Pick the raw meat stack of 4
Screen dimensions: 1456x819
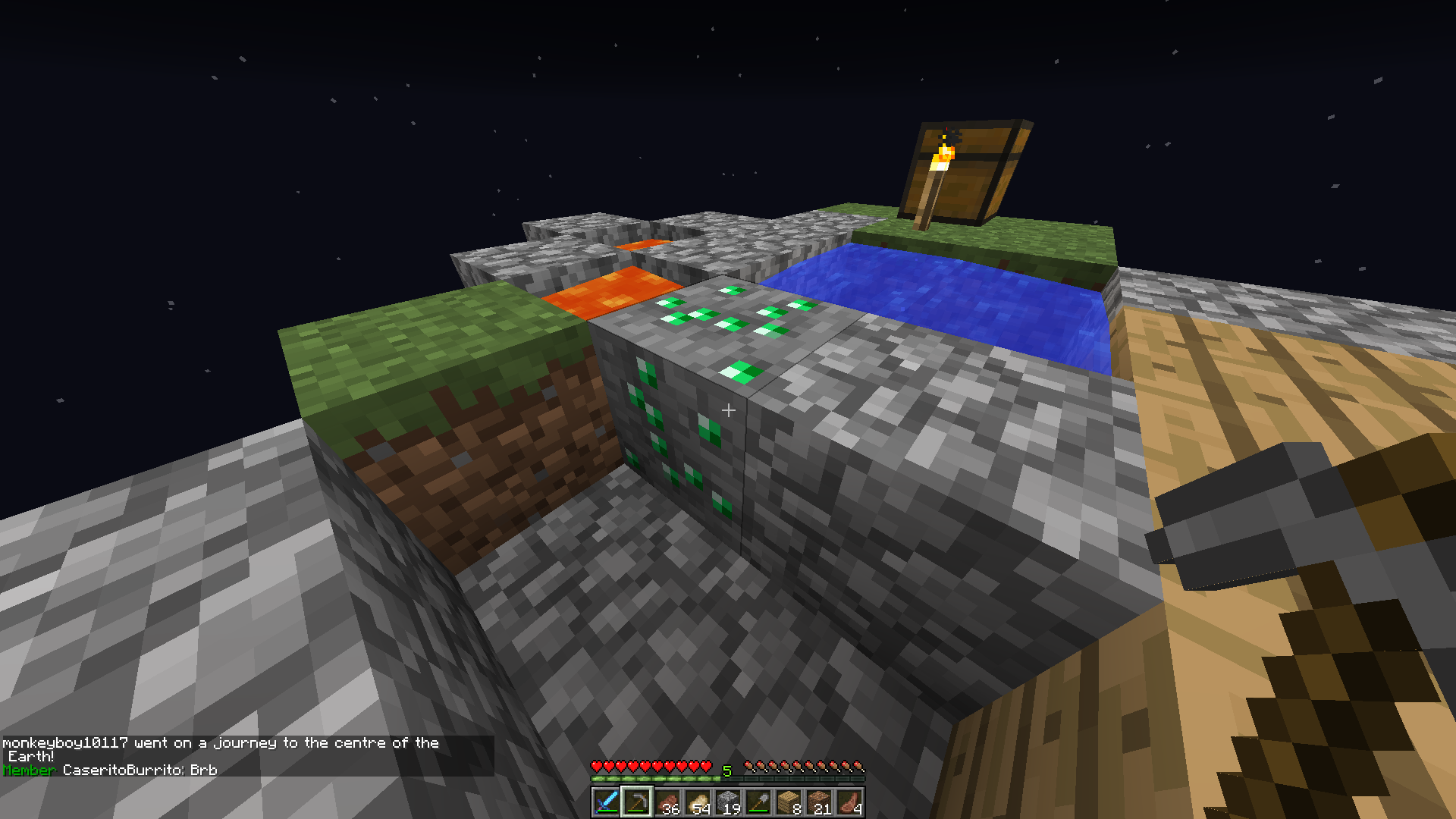click(849, 802)
